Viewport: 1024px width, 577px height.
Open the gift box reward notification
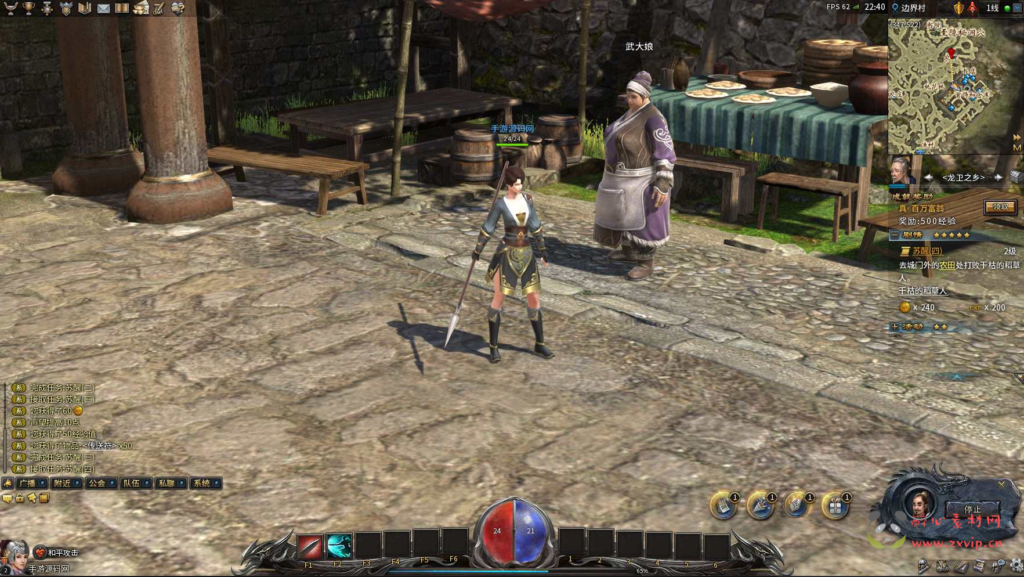(x=834, y=506)
